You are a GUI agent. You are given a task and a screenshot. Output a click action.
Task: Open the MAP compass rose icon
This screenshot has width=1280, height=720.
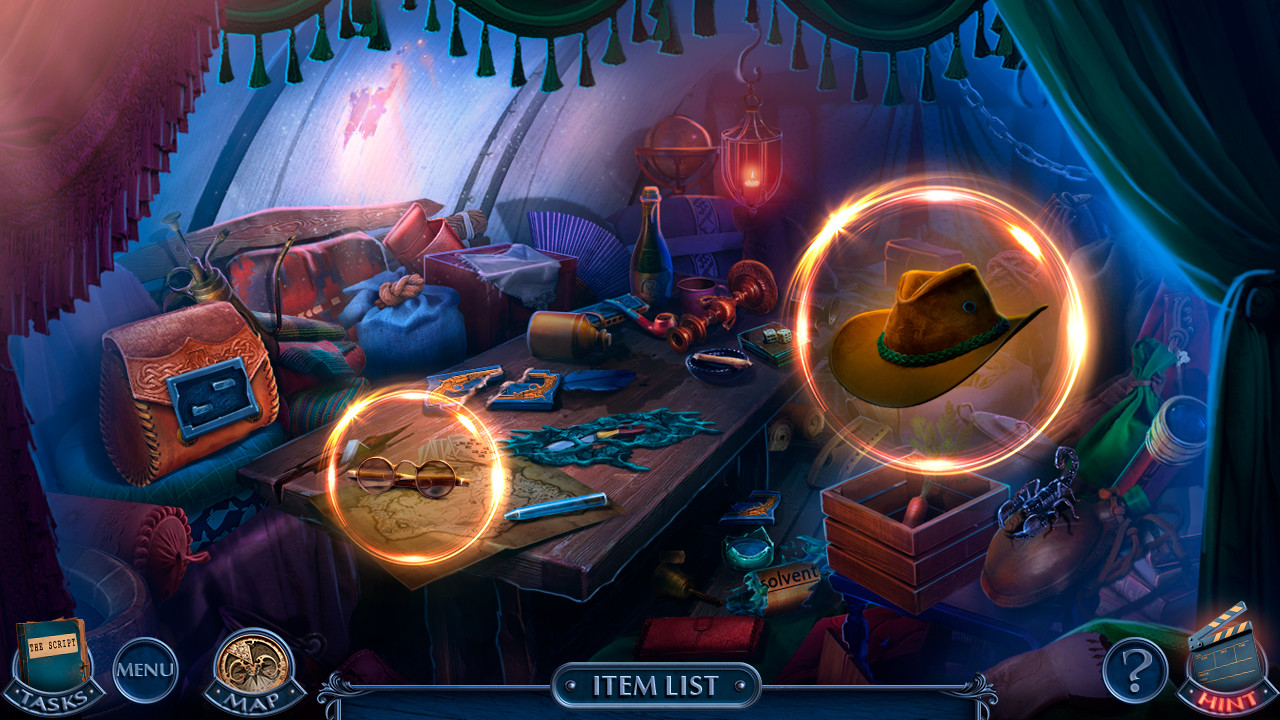point(254,664)
